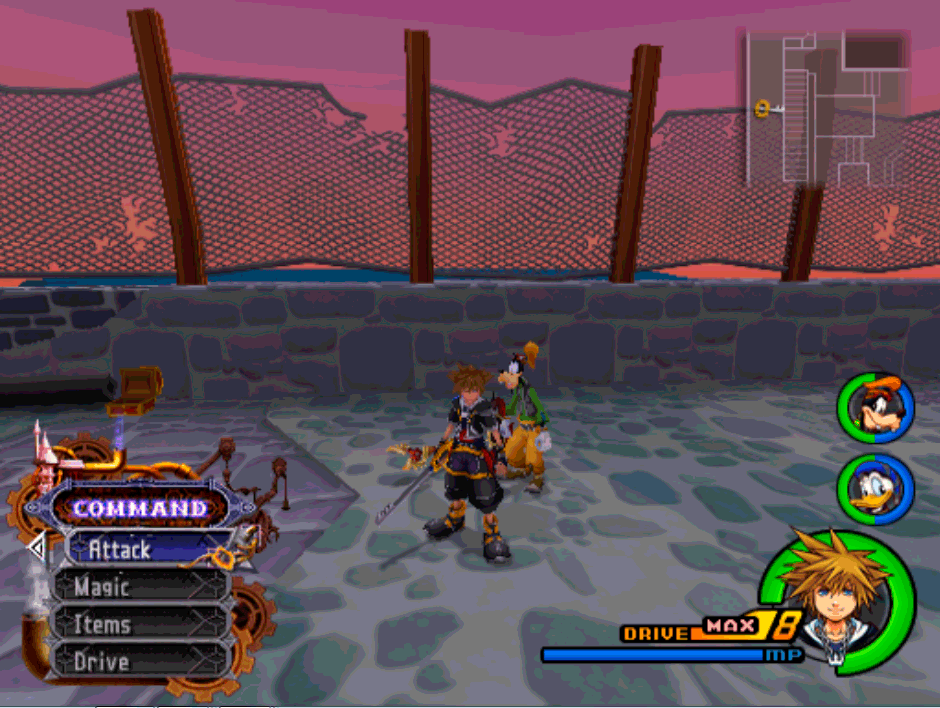Click the area minimap
The width and height of the screenshot is (940, 708).
[x=826, y=108]
